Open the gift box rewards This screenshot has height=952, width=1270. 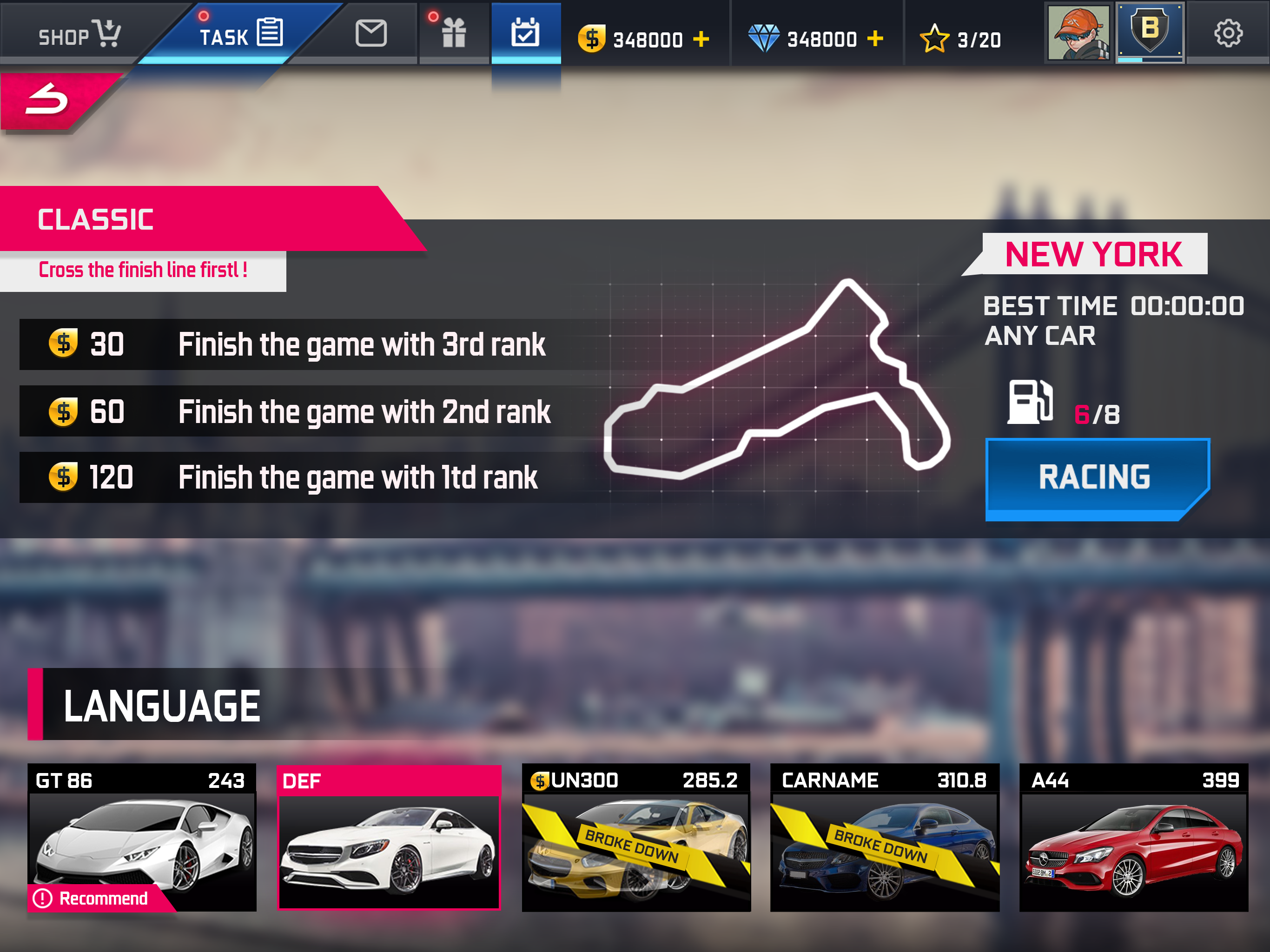coord(454,33)
